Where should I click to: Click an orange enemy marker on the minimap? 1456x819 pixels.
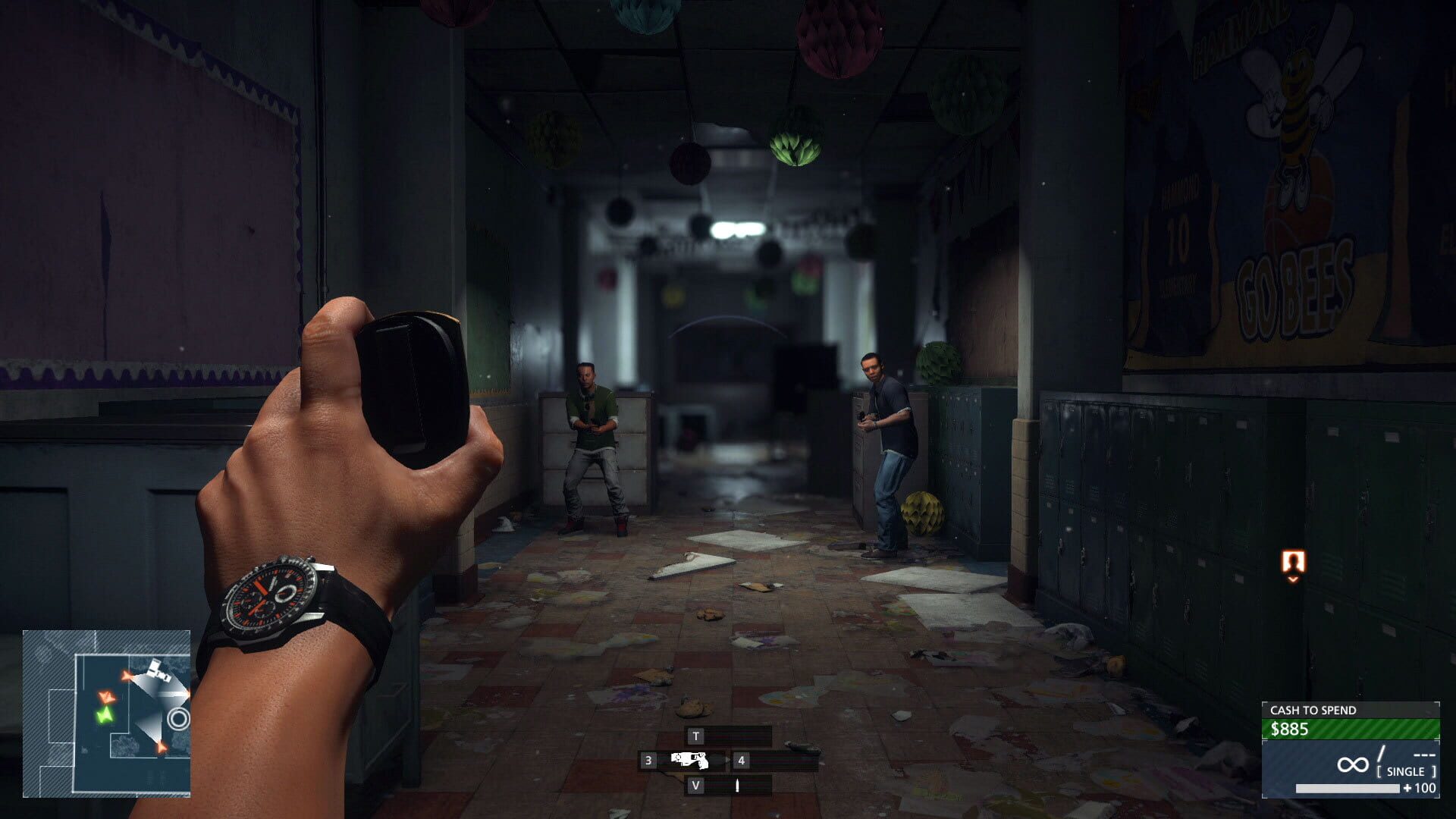[x=108, y=698]
